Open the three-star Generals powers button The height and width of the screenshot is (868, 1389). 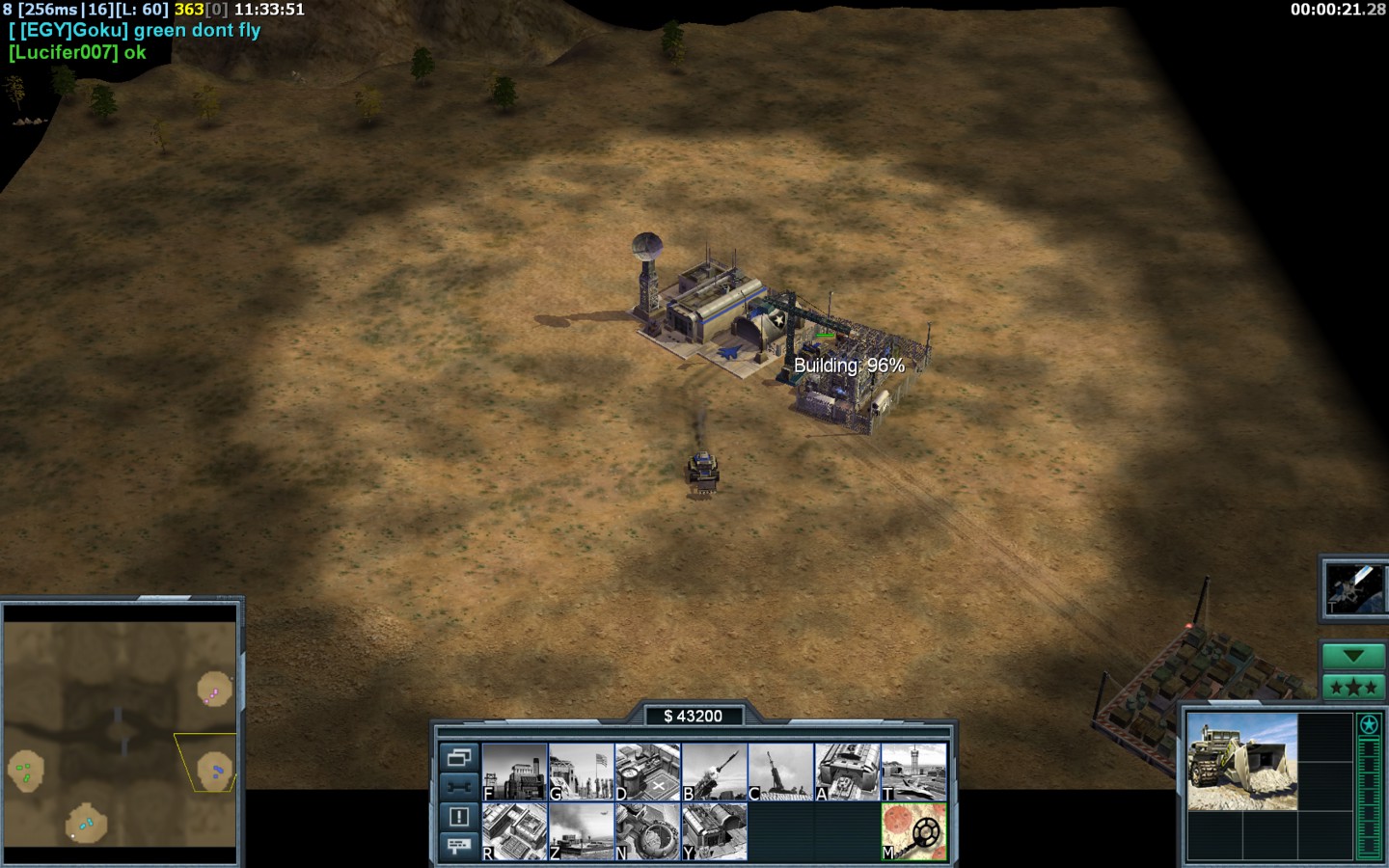coord(1353,688)
